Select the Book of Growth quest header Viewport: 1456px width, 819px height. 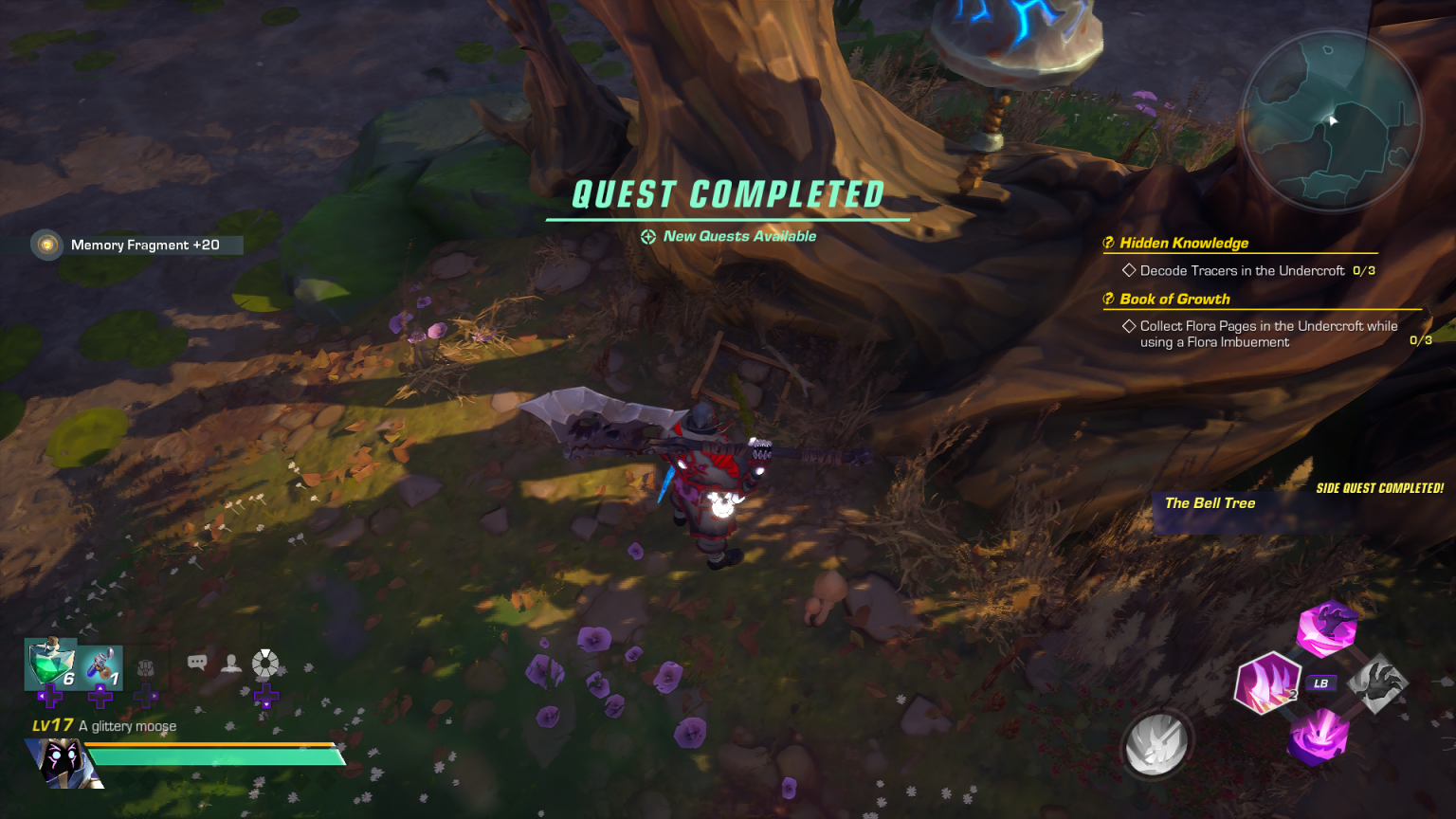click(x=1173, y=299)
